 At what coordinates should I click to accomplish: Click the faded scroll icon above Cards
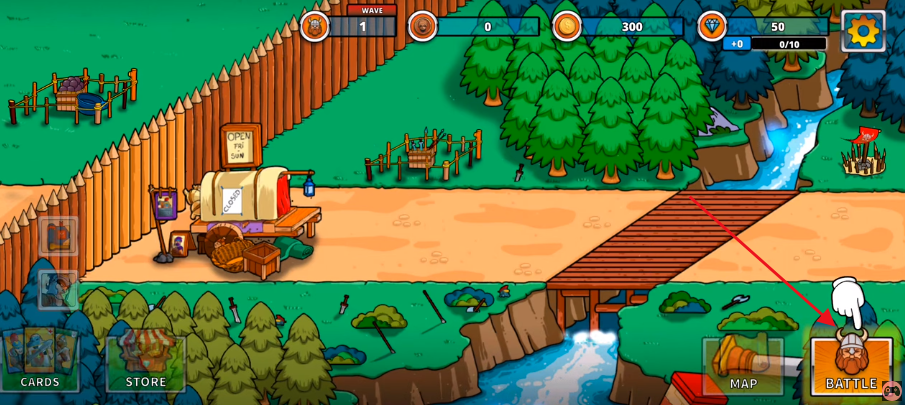click(58, 237)
